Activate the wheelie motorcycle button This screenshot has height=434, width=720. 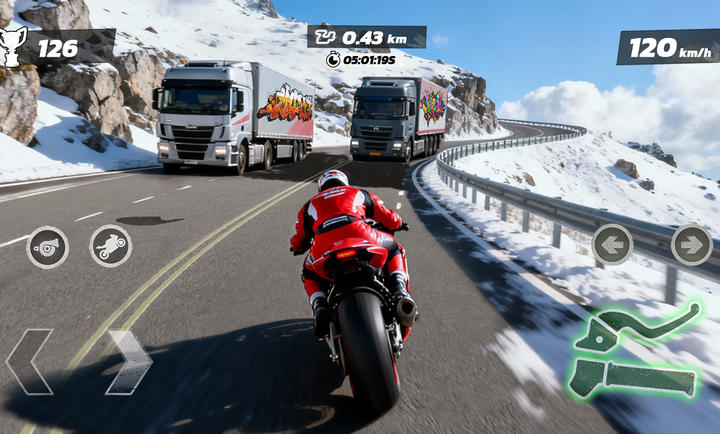(x=111, y=246)
